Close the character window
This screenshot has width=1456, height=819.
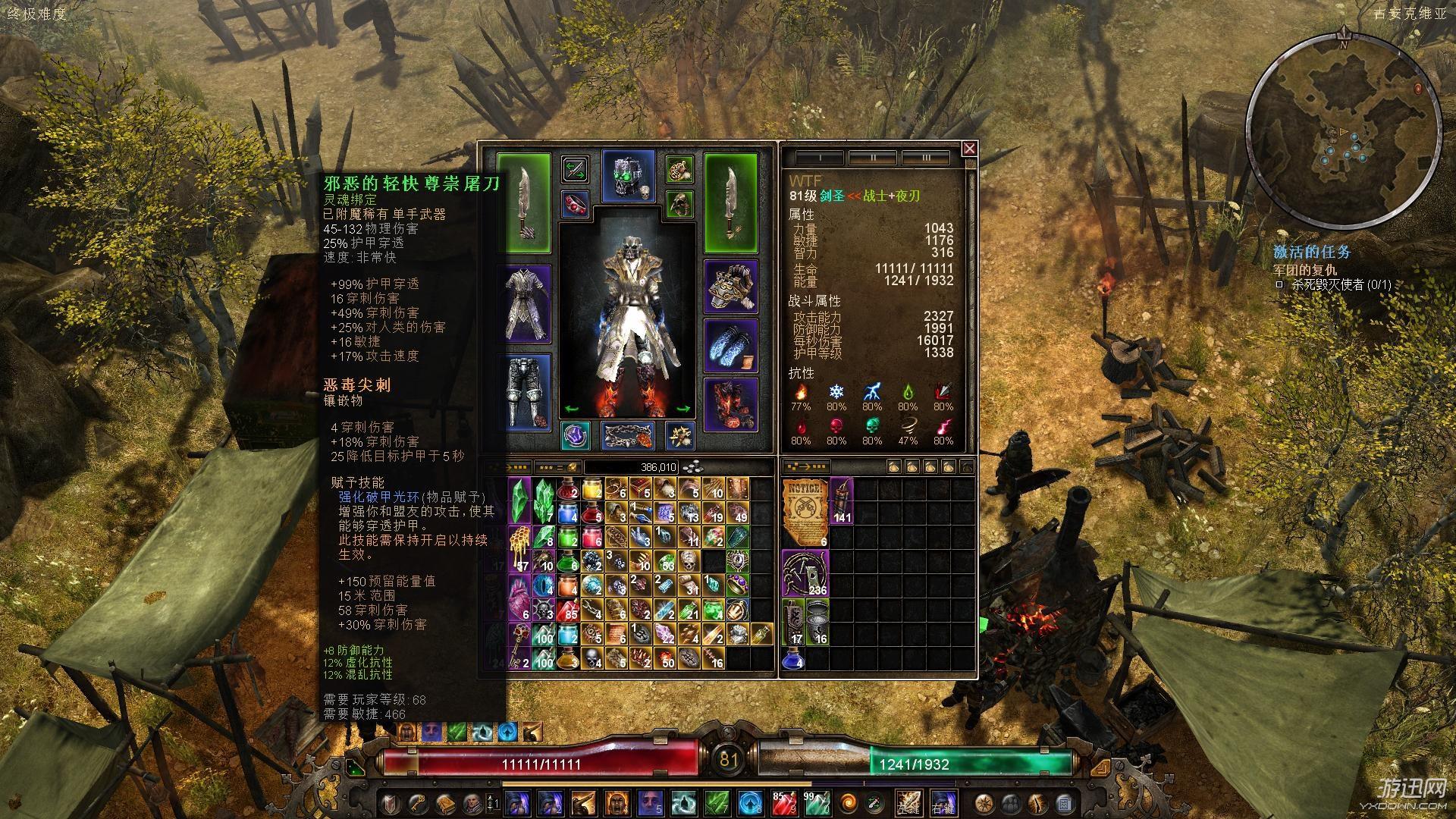(x=969, y=149)
